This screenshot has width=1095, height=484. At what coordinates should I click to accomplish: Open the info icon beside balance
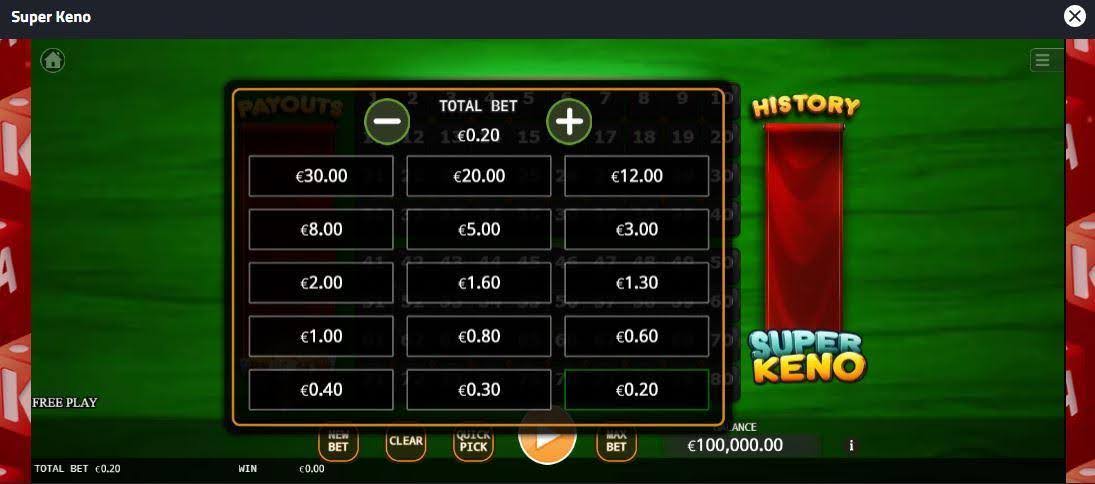[851, 445]
